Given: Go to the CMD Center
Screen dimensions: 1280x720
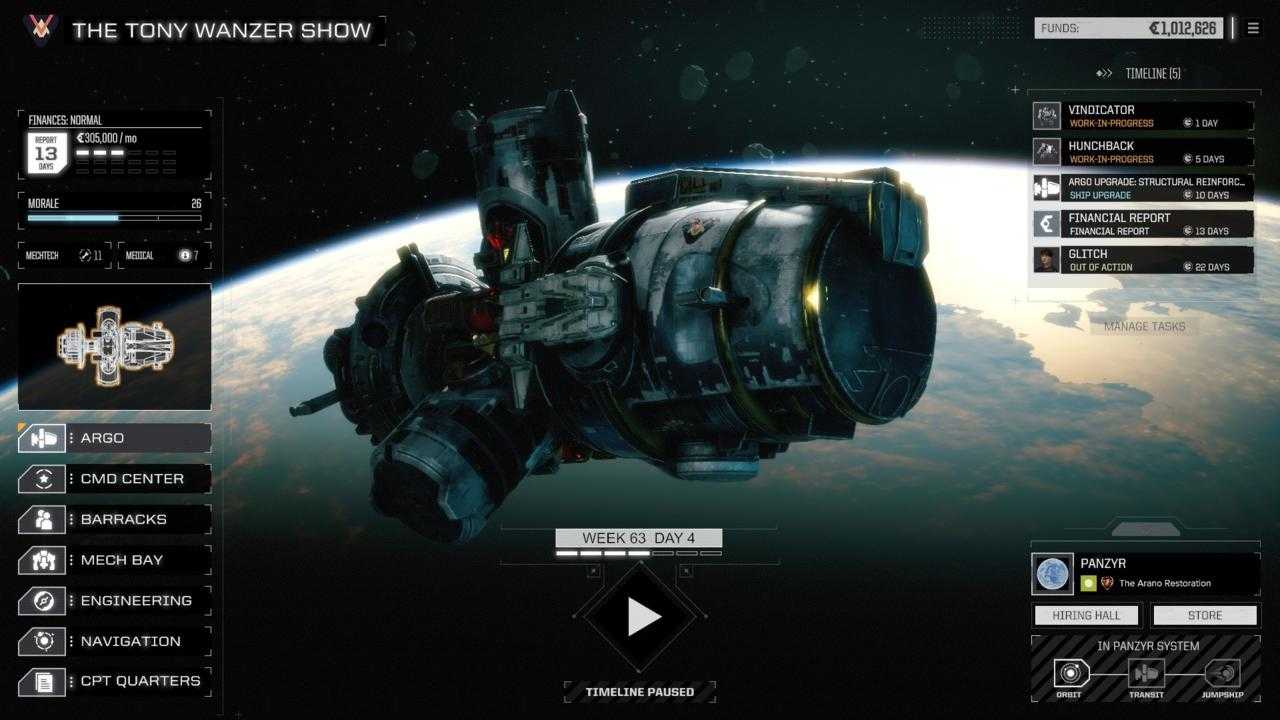Looking at the screenshot, I should tap(114, 479).
